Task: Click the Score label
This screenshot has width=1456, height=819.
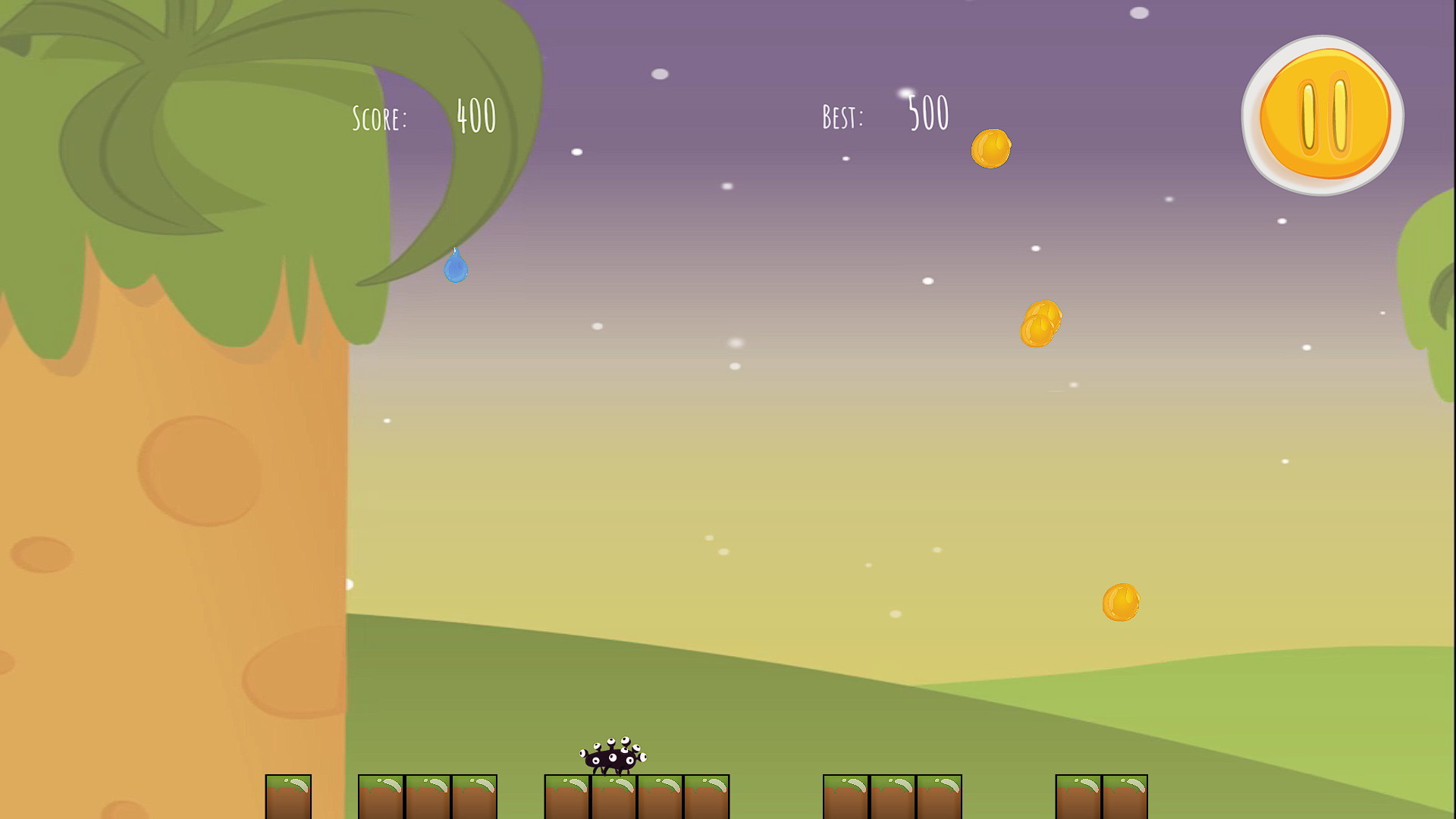Action: (x=381, y=118)
